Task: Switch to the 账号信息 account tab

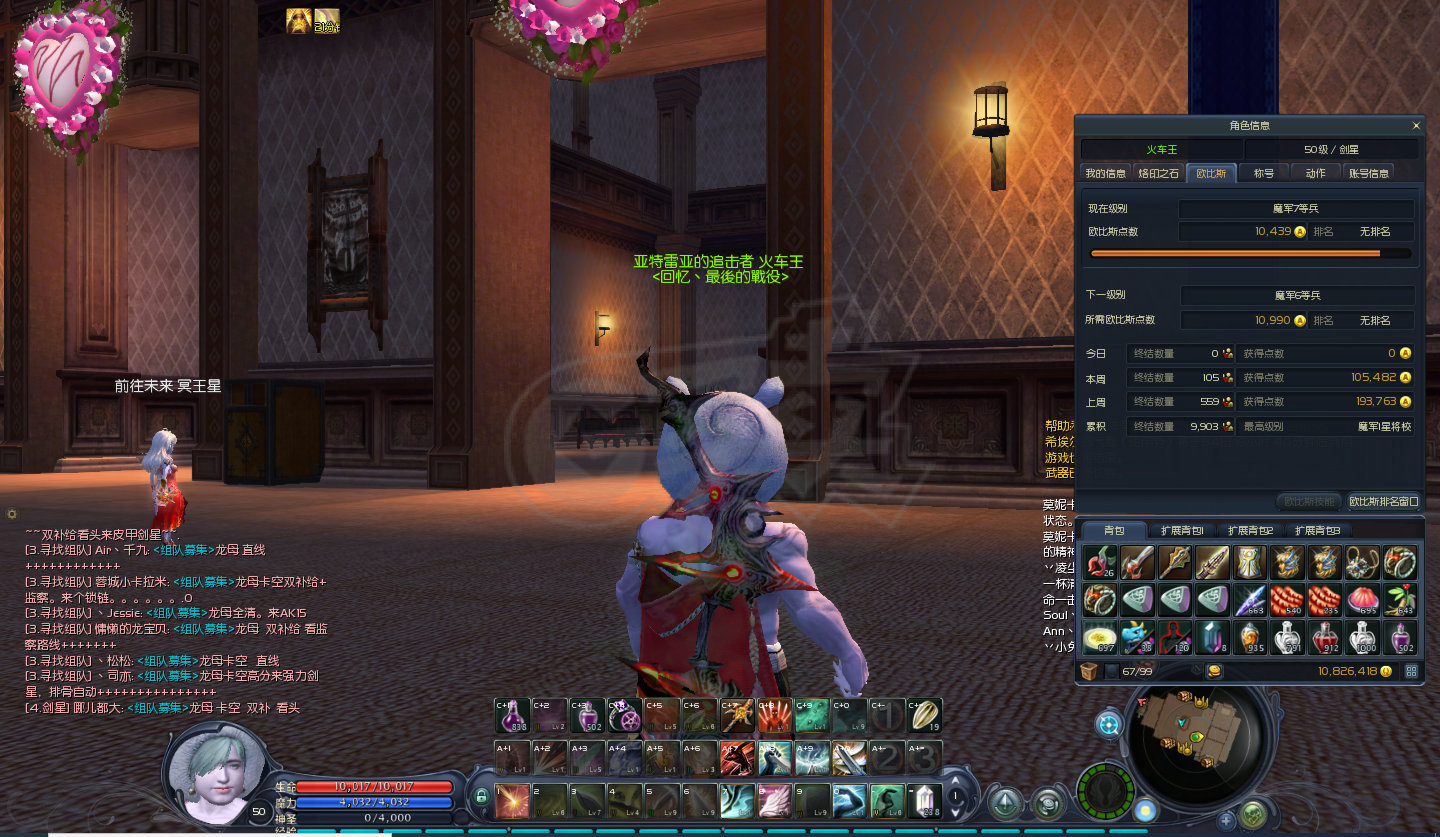Action: click(x=1369, y=173)
